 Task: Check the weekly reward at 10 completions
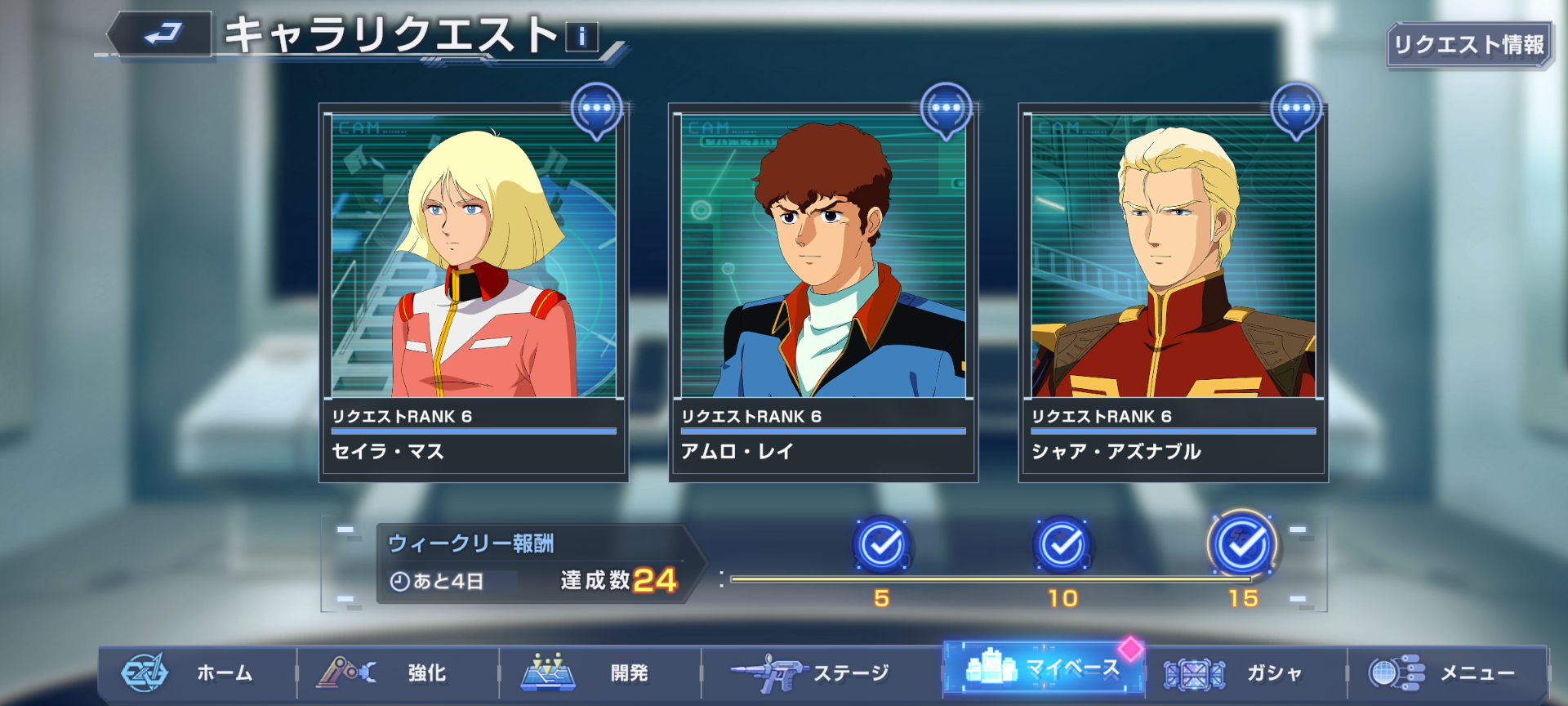[1062, 544]
